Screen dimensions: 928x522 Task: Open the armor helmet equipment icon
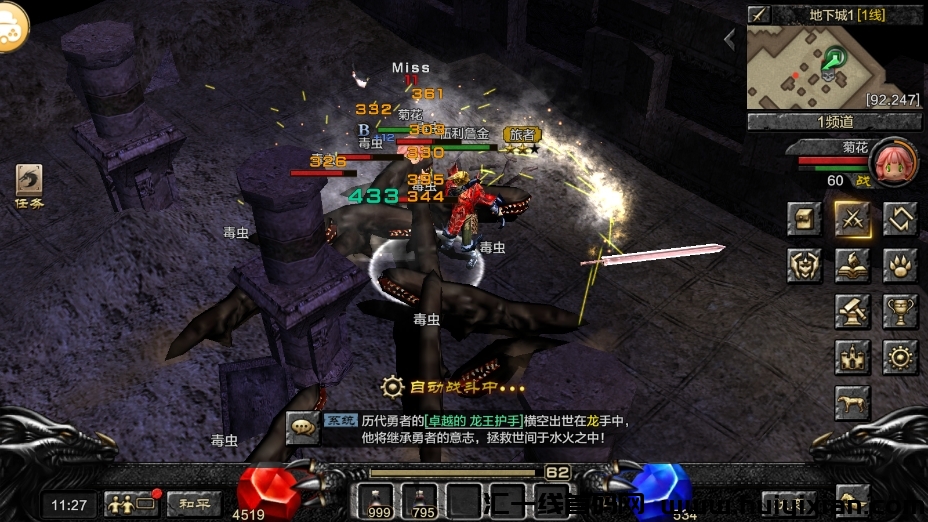pyautogui.click(x=803, y=265)
